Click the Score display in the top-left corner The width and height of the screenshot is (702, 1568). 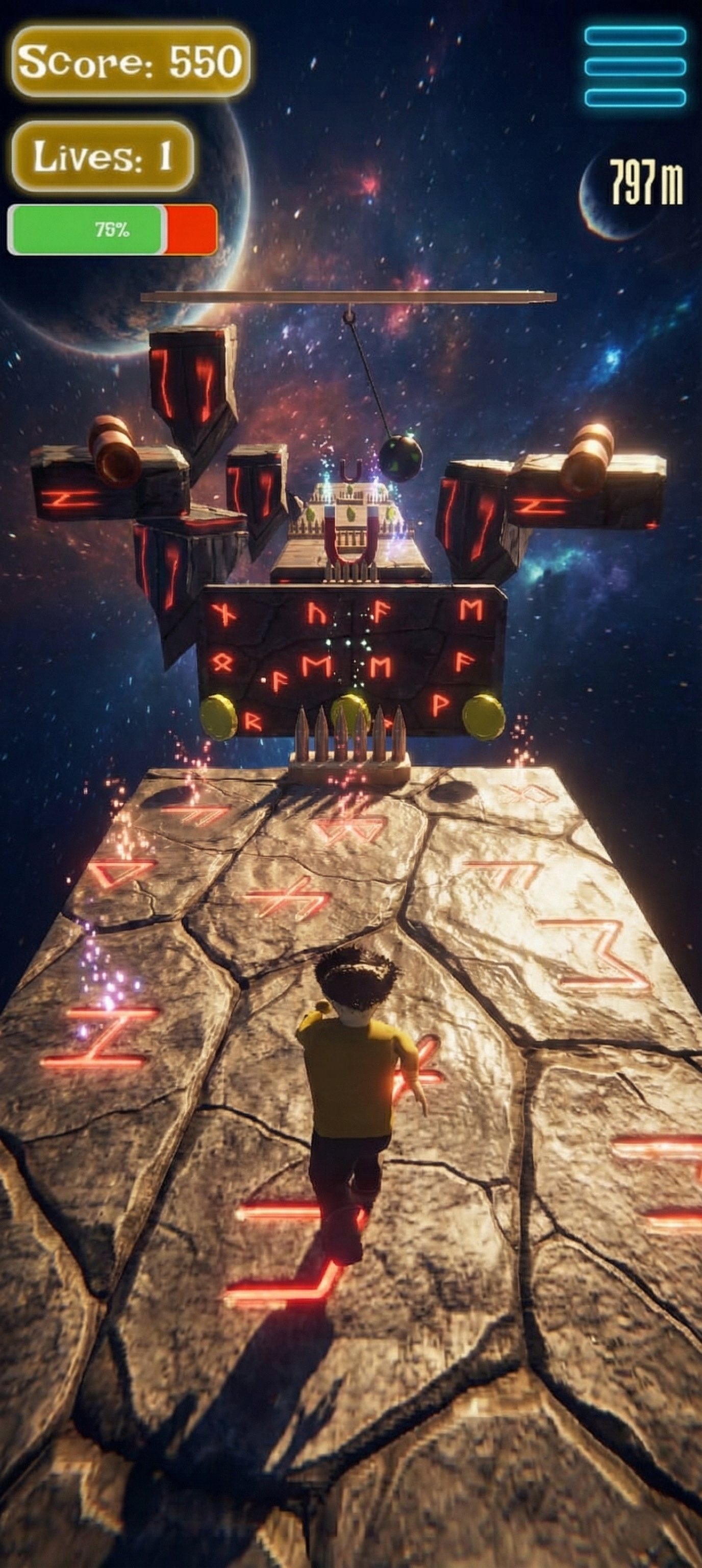pyautogui.click(x=131, y=63)
